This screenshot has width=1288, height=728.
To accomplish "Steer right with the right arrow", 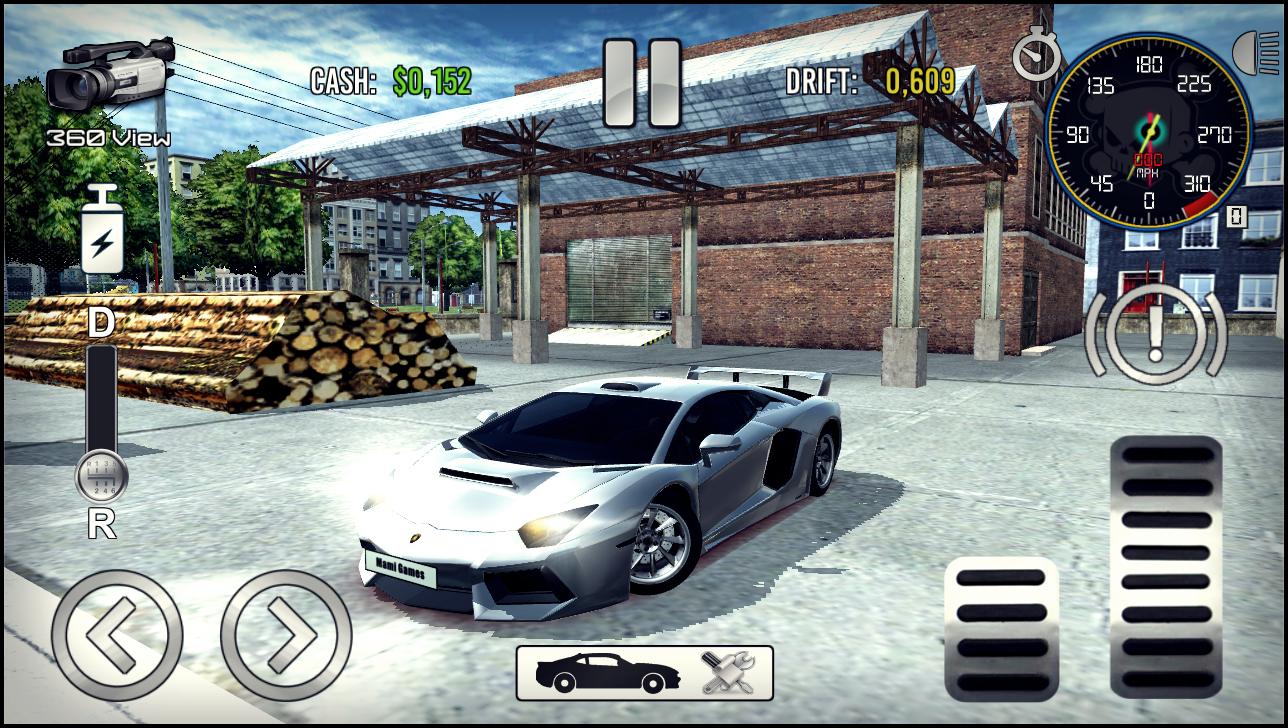I will click(x=286, y=635).
